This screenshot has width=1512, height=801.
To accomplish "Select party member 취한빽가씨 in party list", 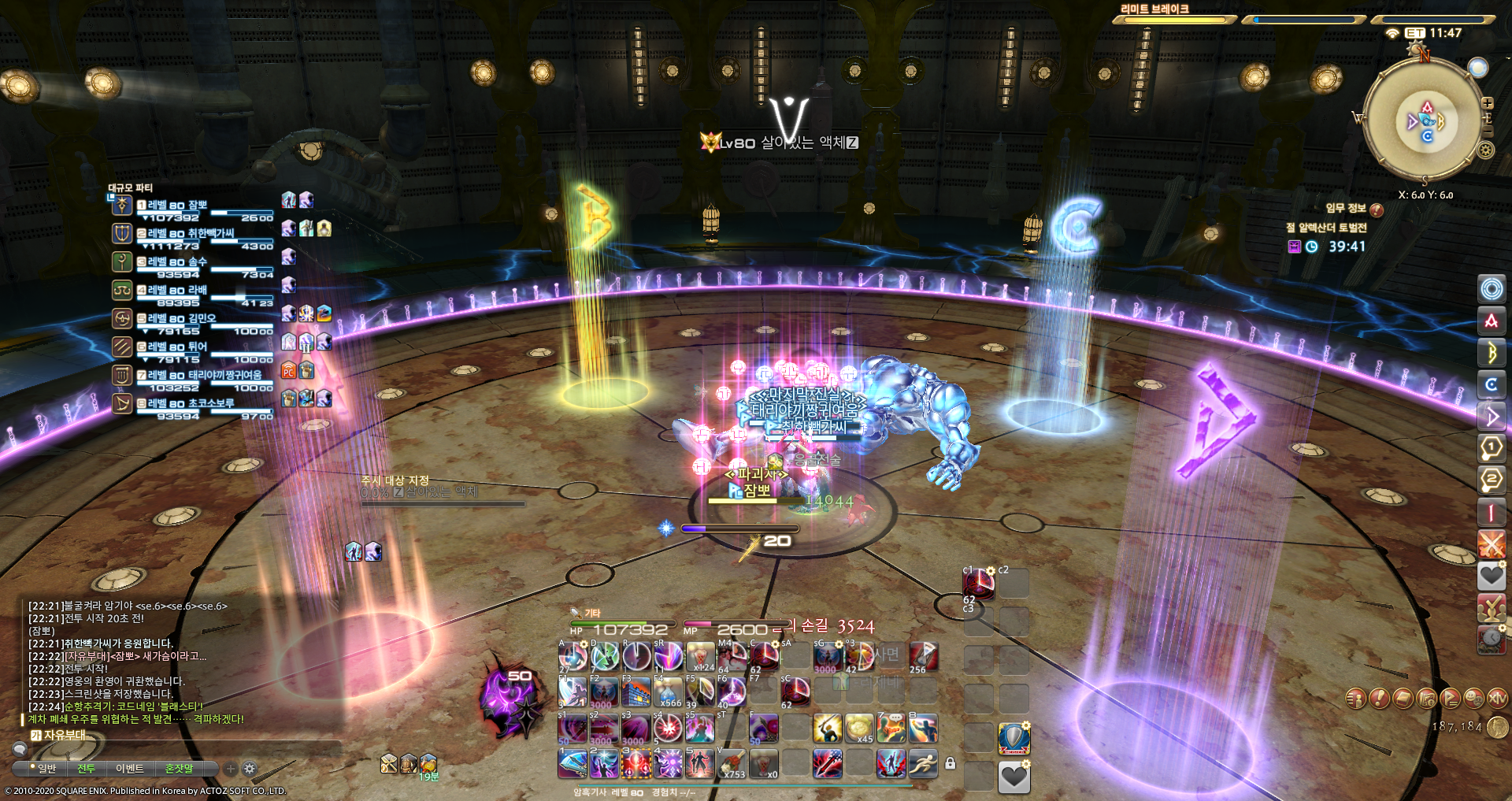I will (x=191, y=234).
